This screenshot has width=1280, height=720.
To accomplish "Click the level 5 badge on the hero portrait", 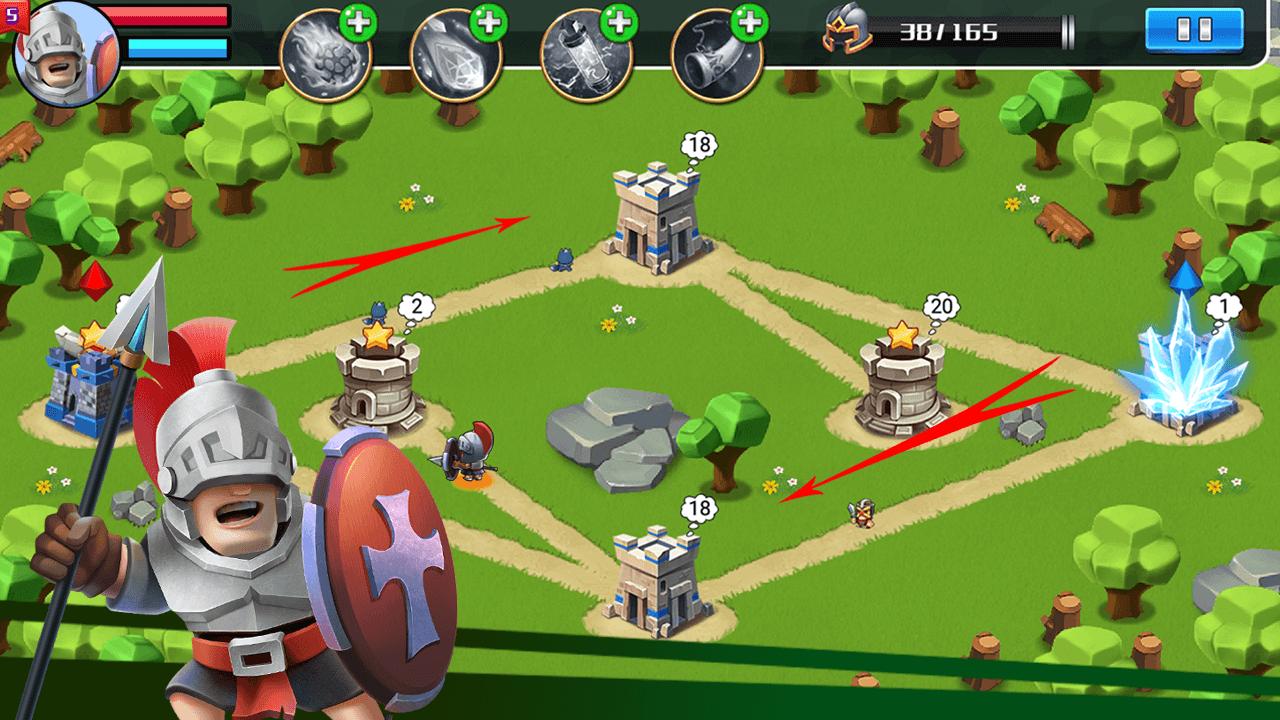I will 12,12.
